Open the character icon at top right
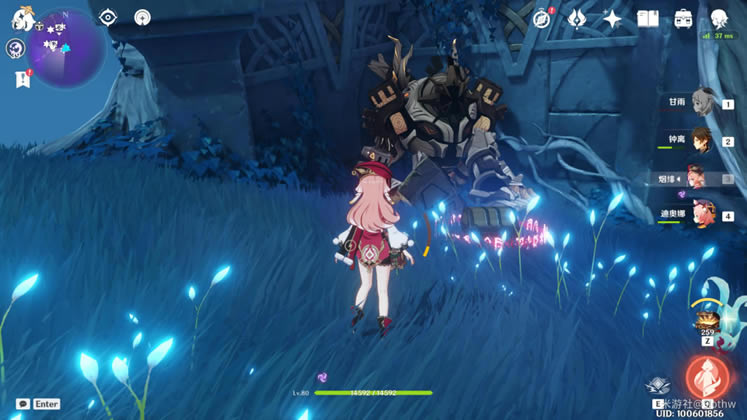 pos(719,19)
